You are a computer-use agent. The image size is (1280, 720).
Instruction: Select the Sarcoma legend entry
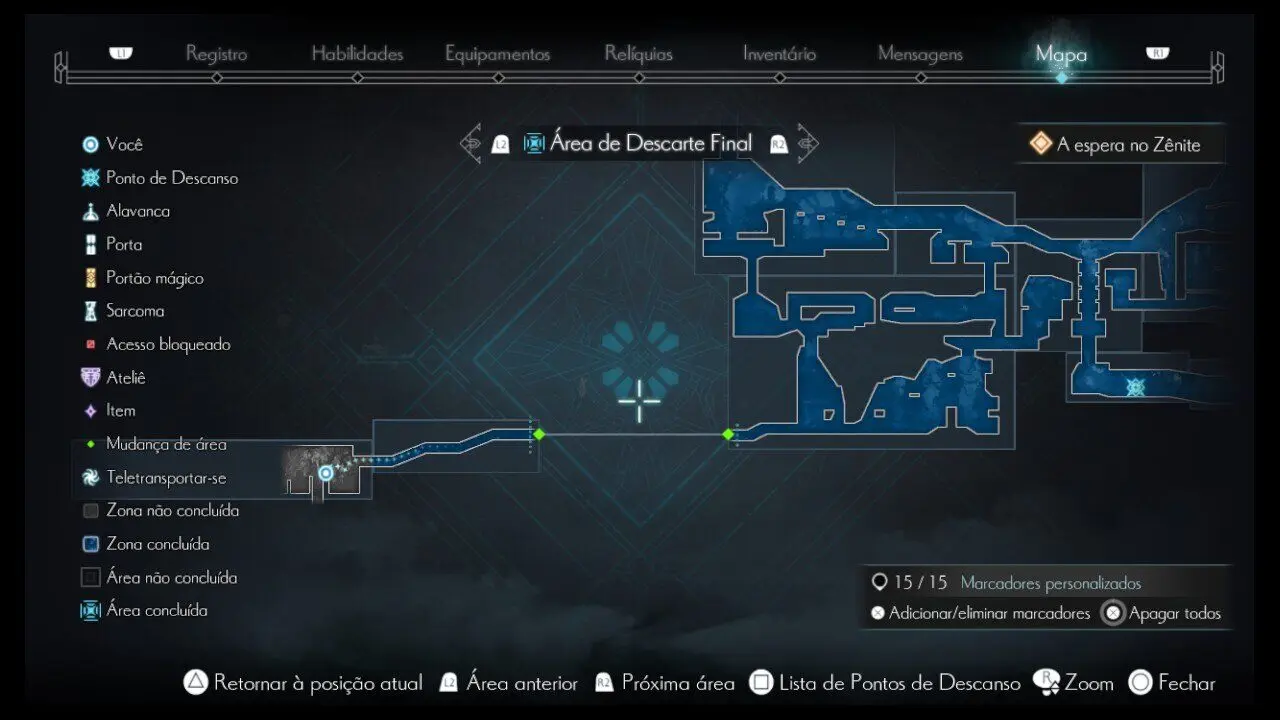click(x=135, y=311)
